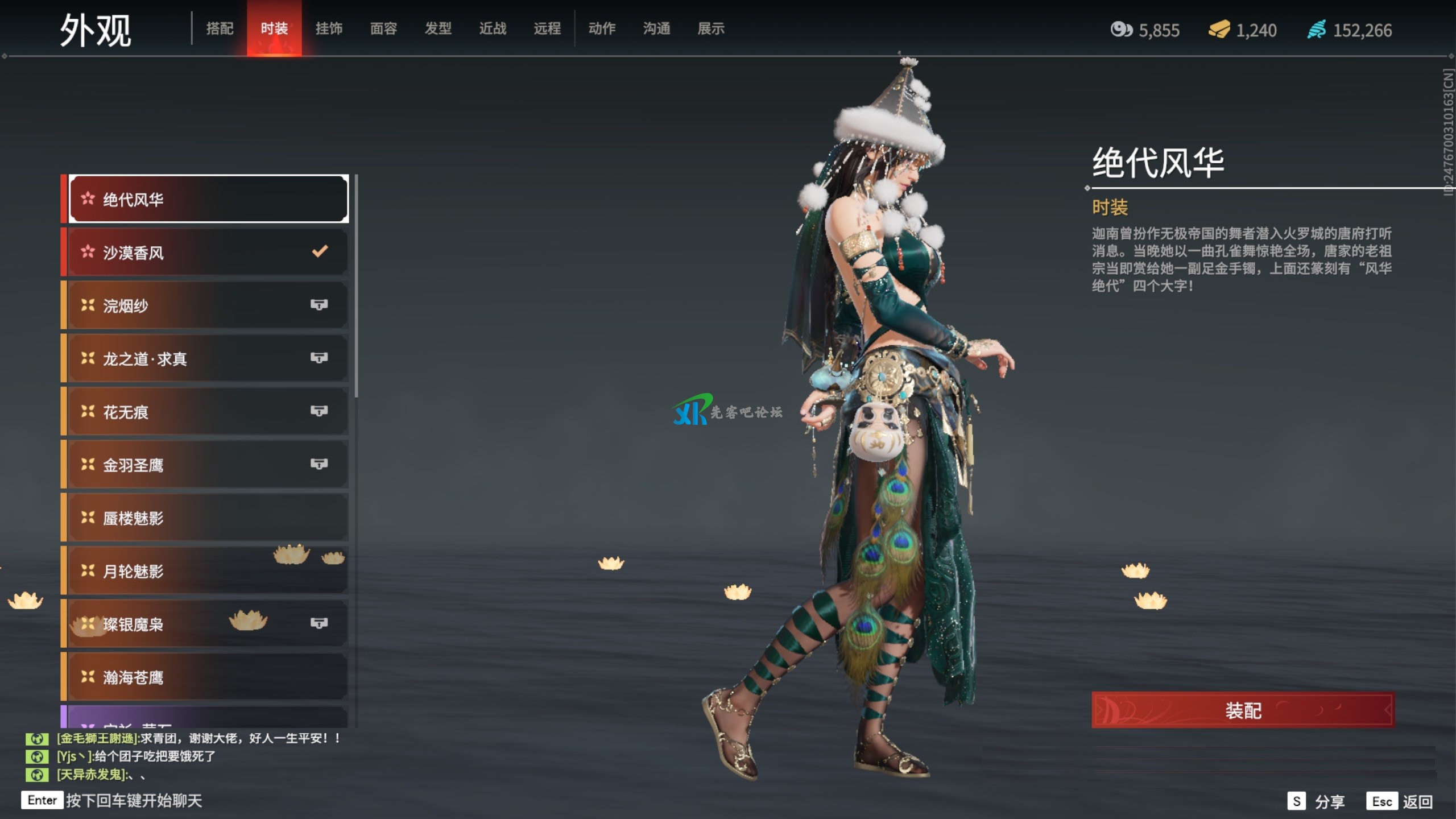
Task: Switch to the 沟通 communication tab
Action: click(656, 28)
